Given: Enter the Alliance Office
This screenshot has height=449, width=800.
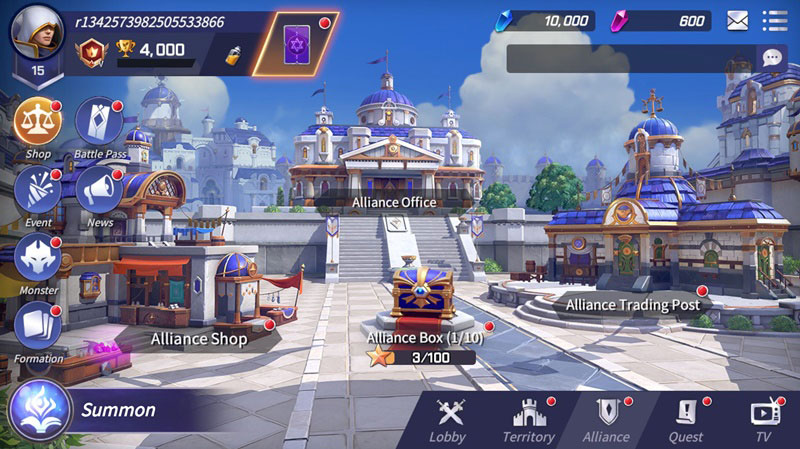Looking at the screenshot, I should [393, 201].
